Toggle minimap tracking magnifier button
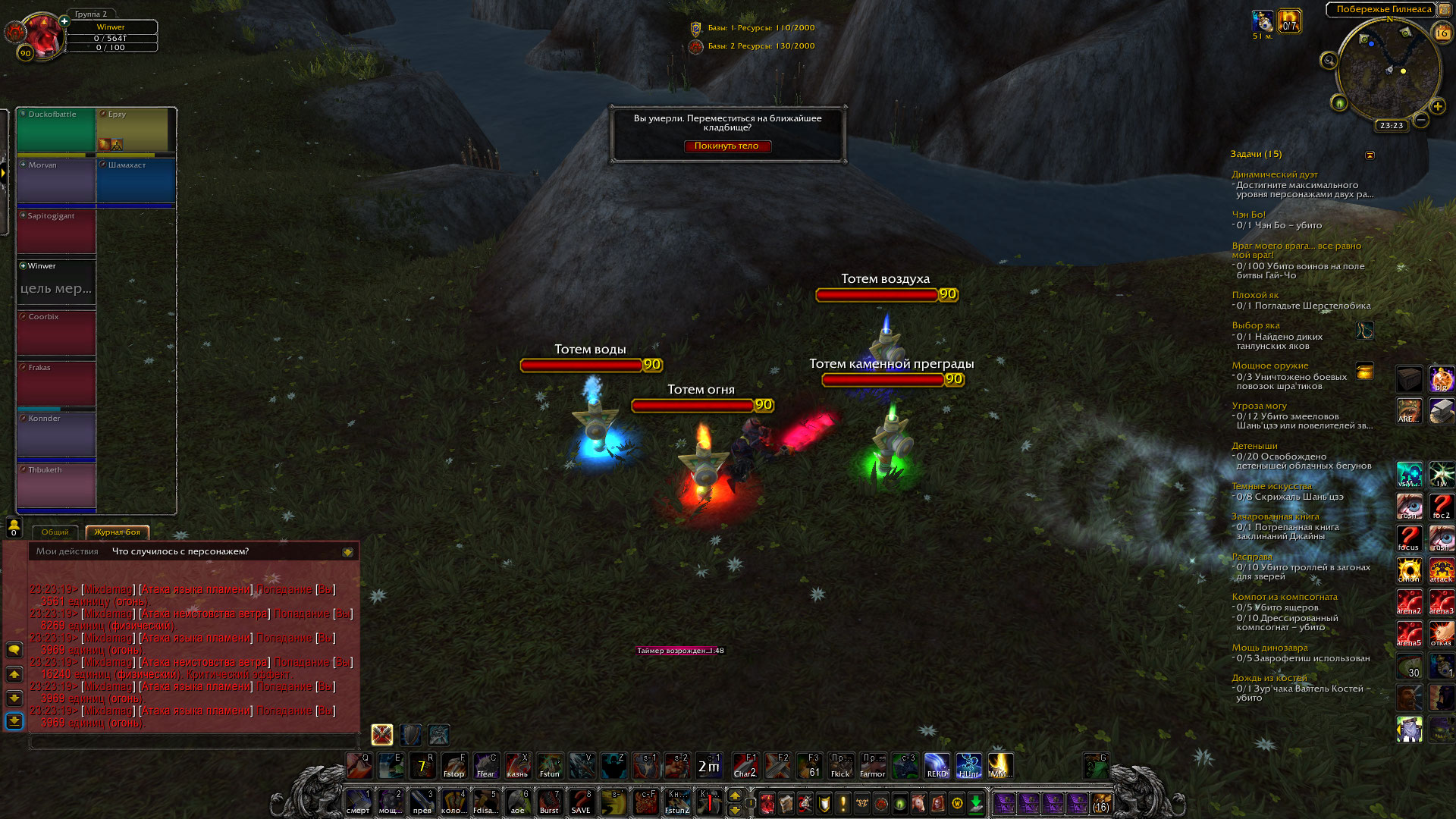1456x819 pixels. 1329,61
